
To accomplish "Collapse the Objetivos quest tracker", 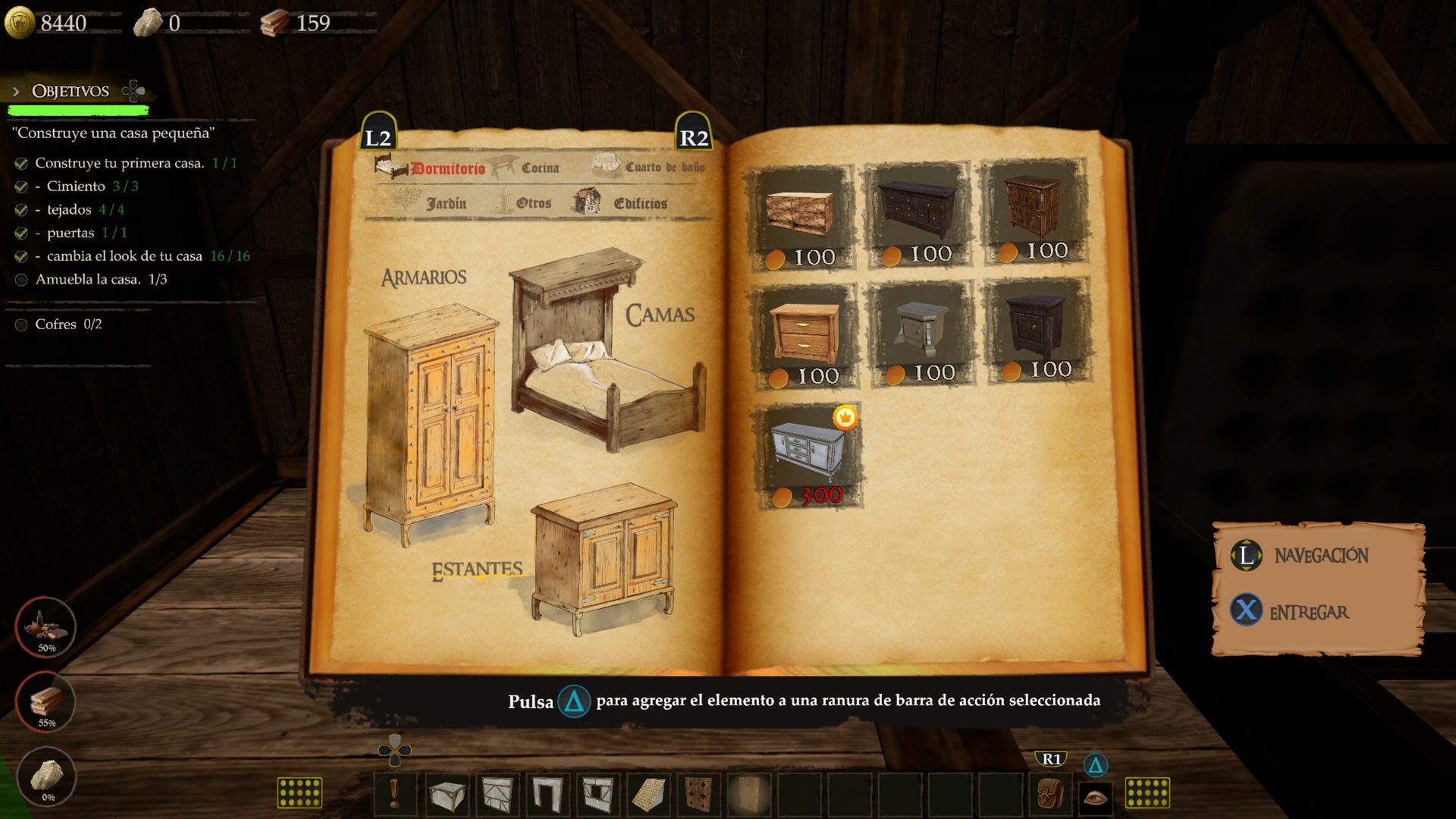I will click(x=16, y=92).
